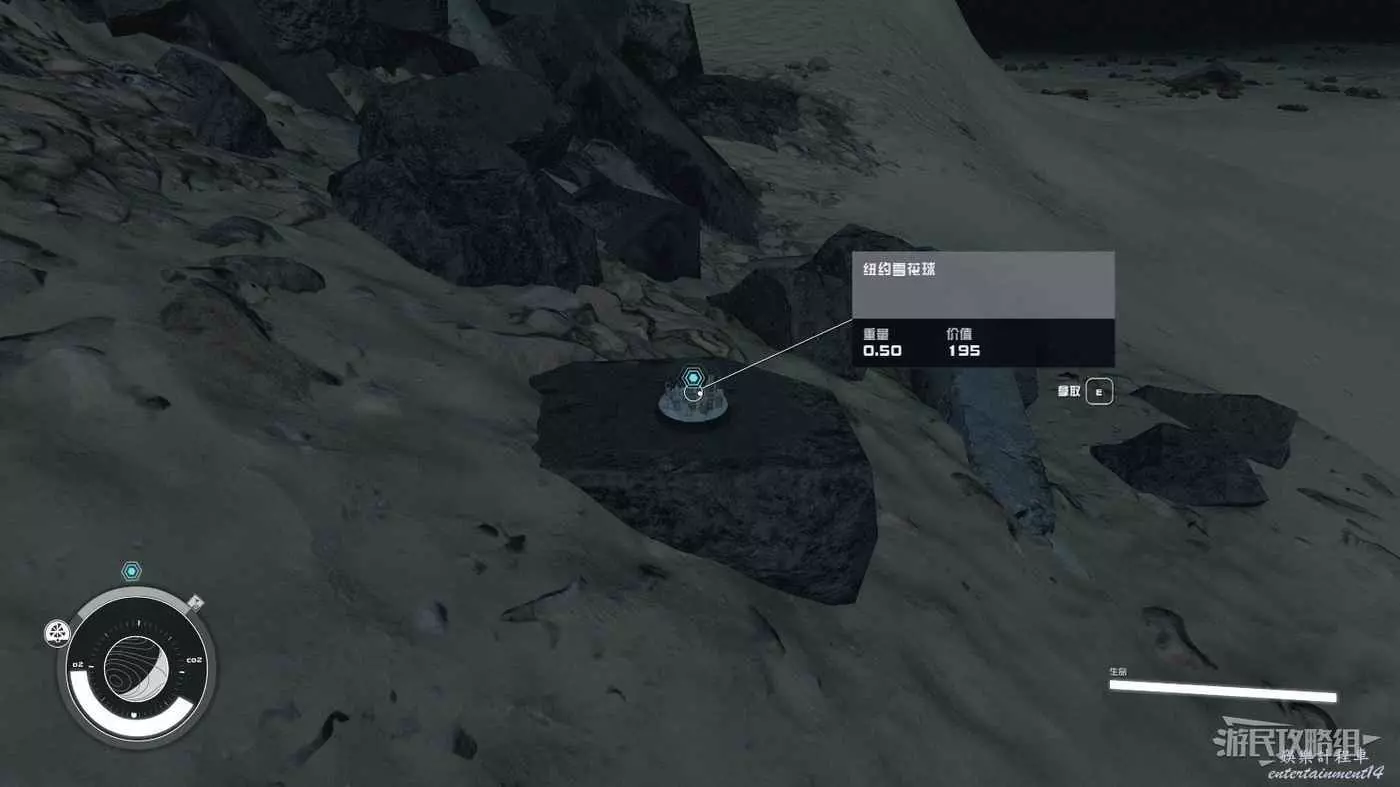Select the small square marker on the compass edge
1400x787 pixels.
196,602
